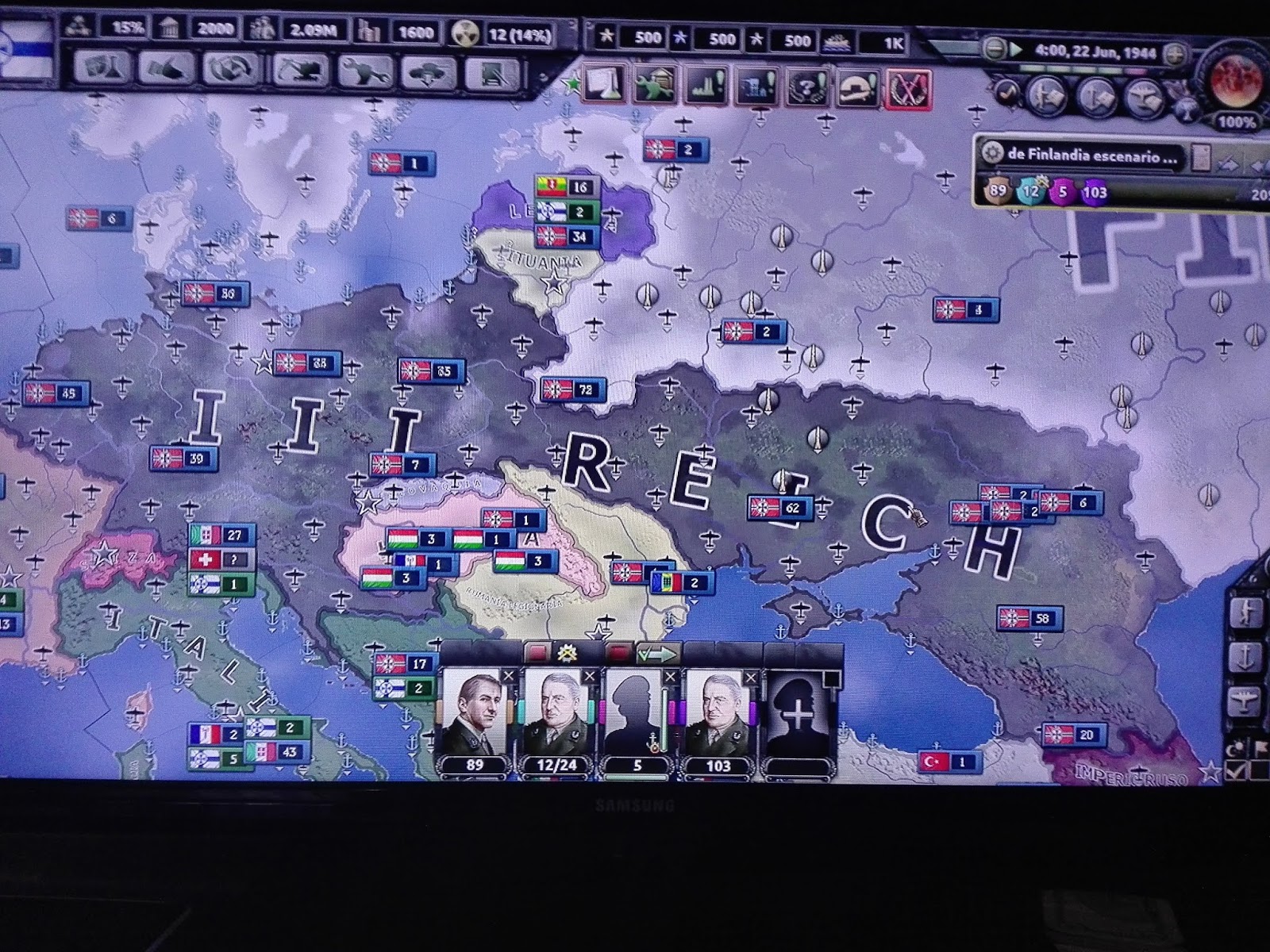Click the 100% zoom level control

pos(1237,121)
